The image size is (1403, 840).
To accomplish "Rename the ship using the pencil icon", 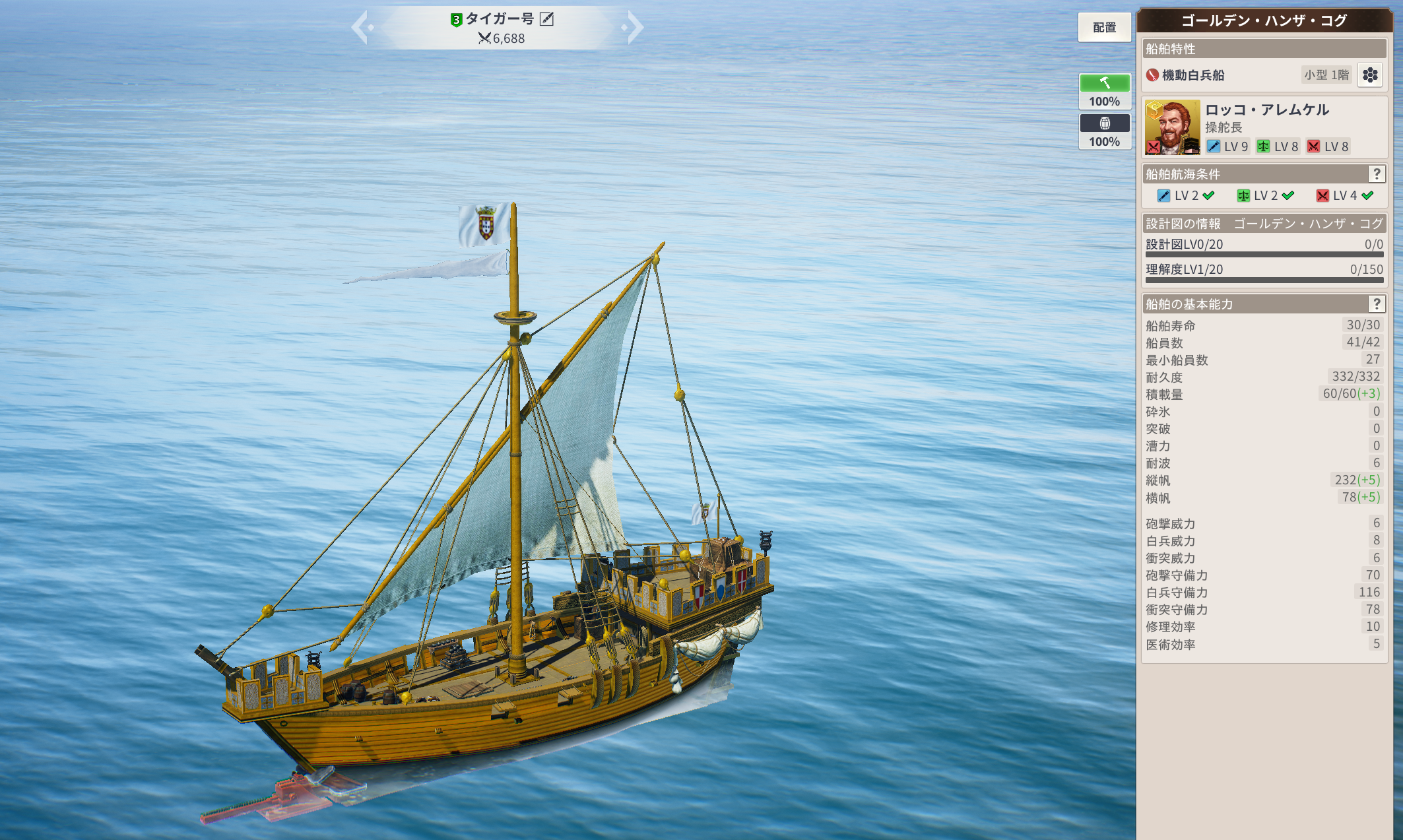I will coord(547,19).
